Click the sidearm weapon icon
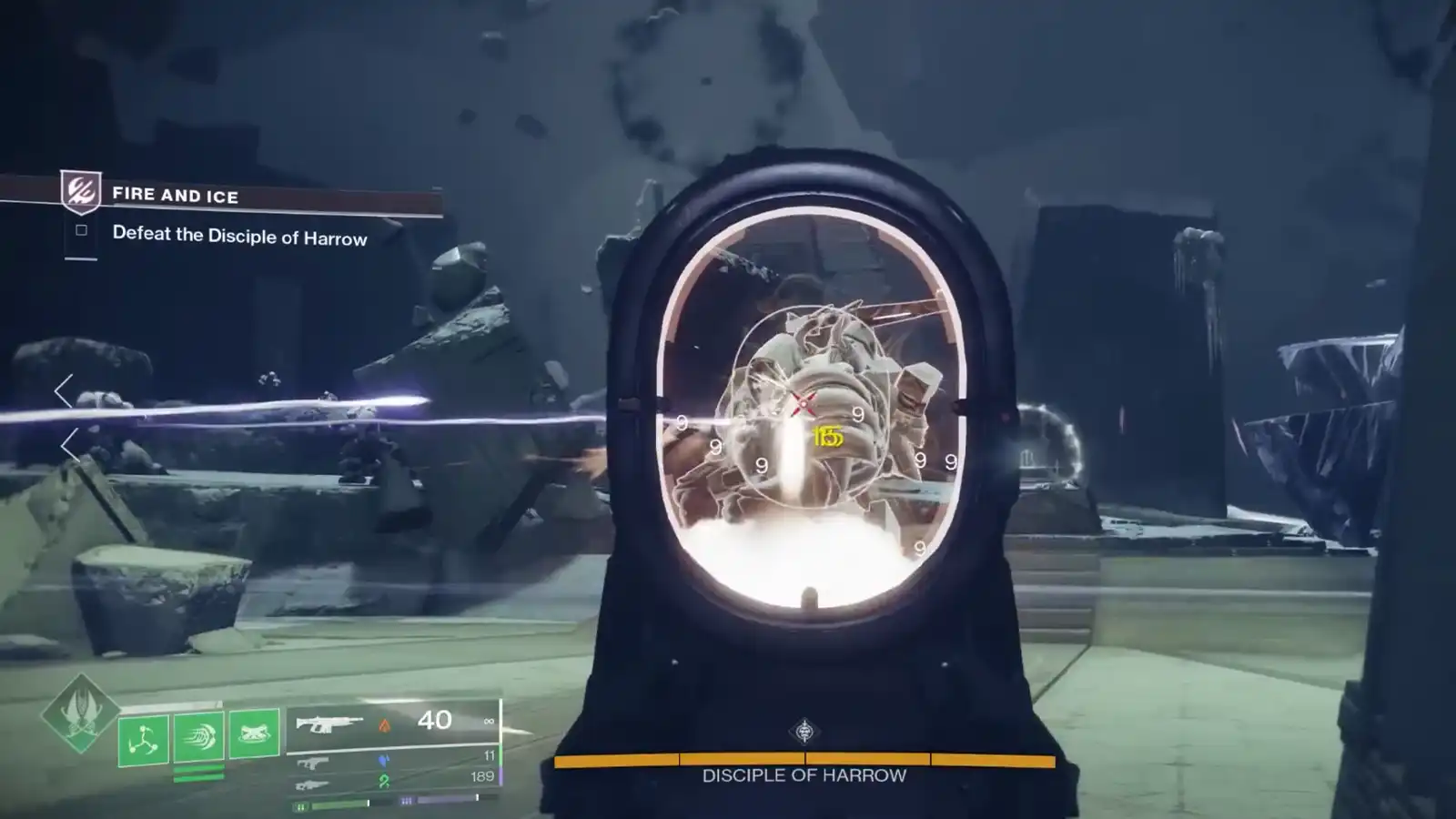The width and height of the screenshot is (1456, 819). [x=316, y=763]
